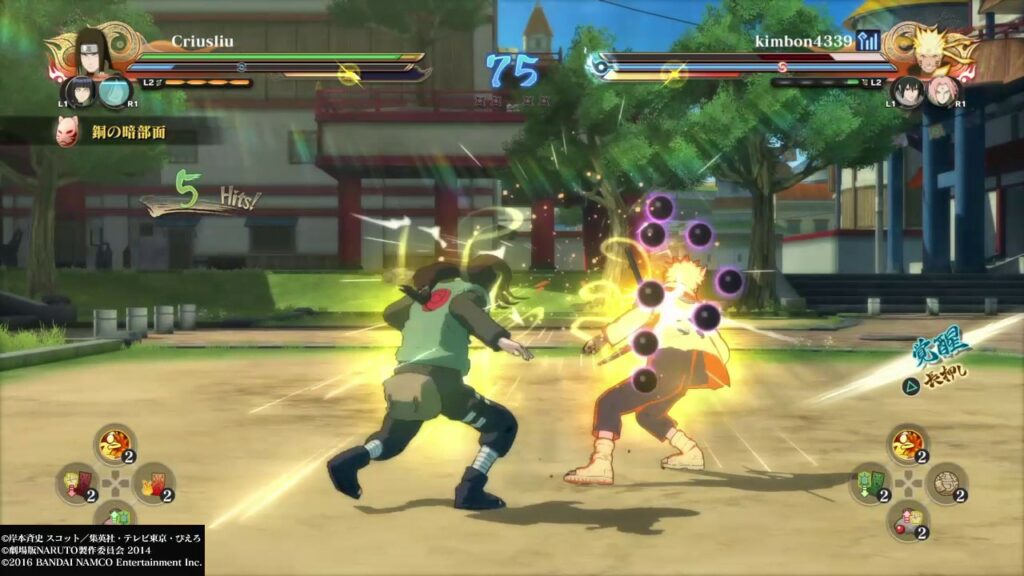
Task: Use the flame red tag item
Action: pyautogui.click(x=153, y=482)
